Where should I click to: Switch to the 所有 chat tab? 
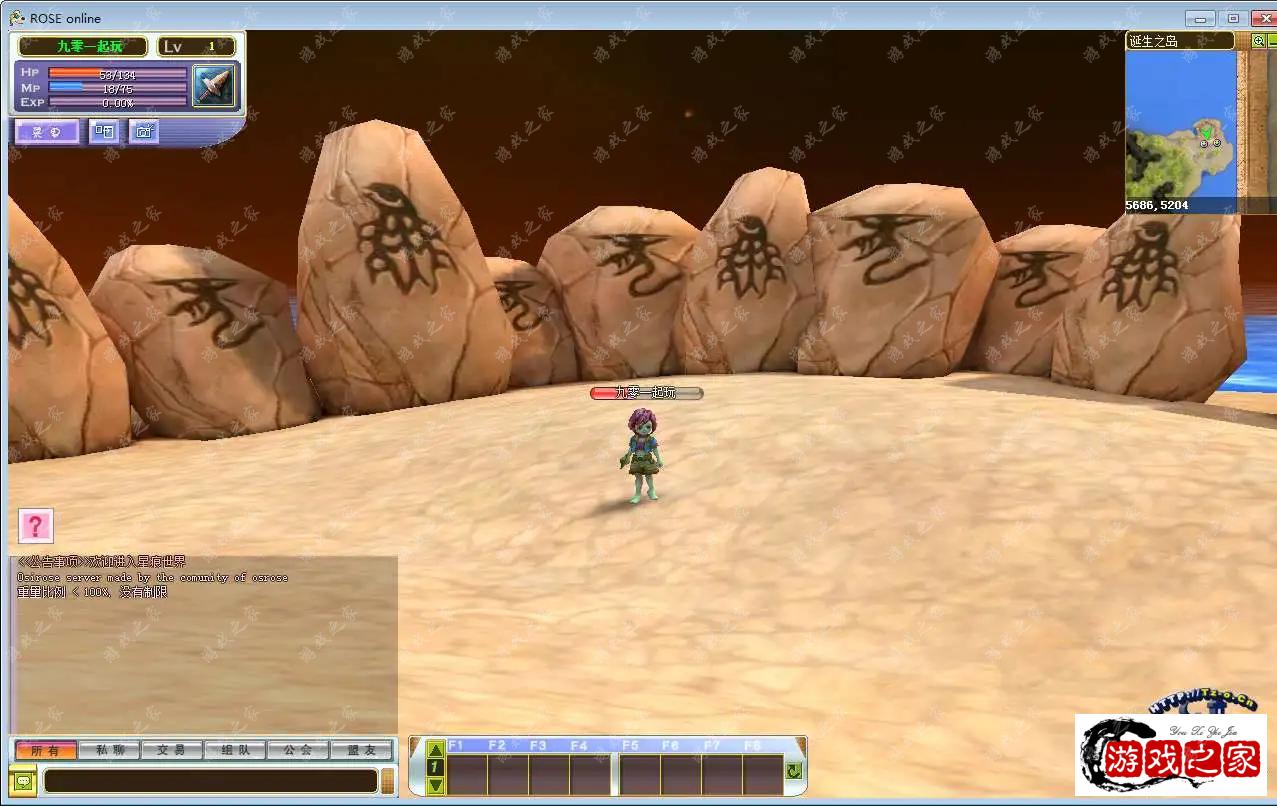coord(45,750)
